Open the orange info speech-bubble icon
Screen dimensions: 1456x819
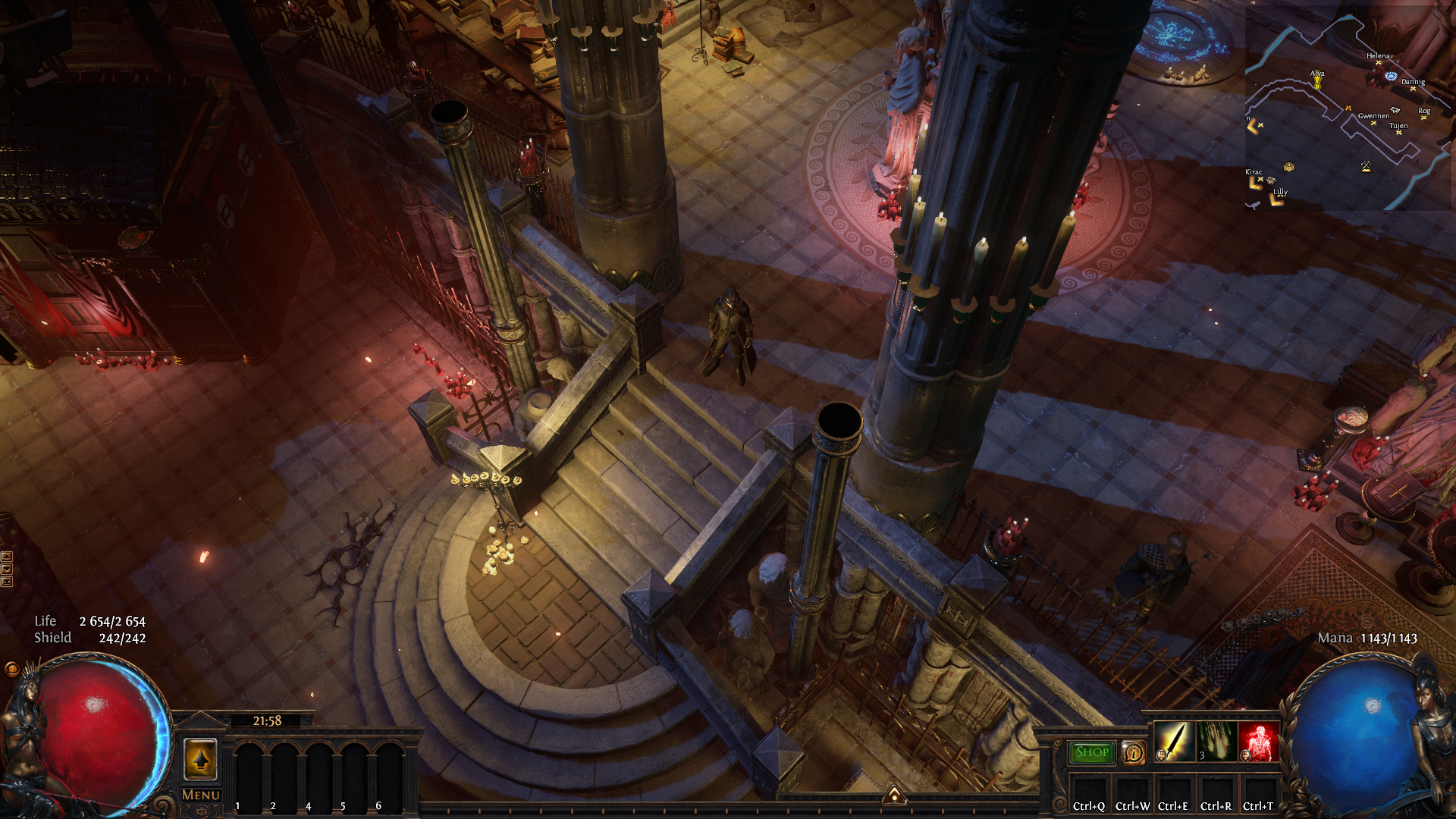(x=1133, y=753)
